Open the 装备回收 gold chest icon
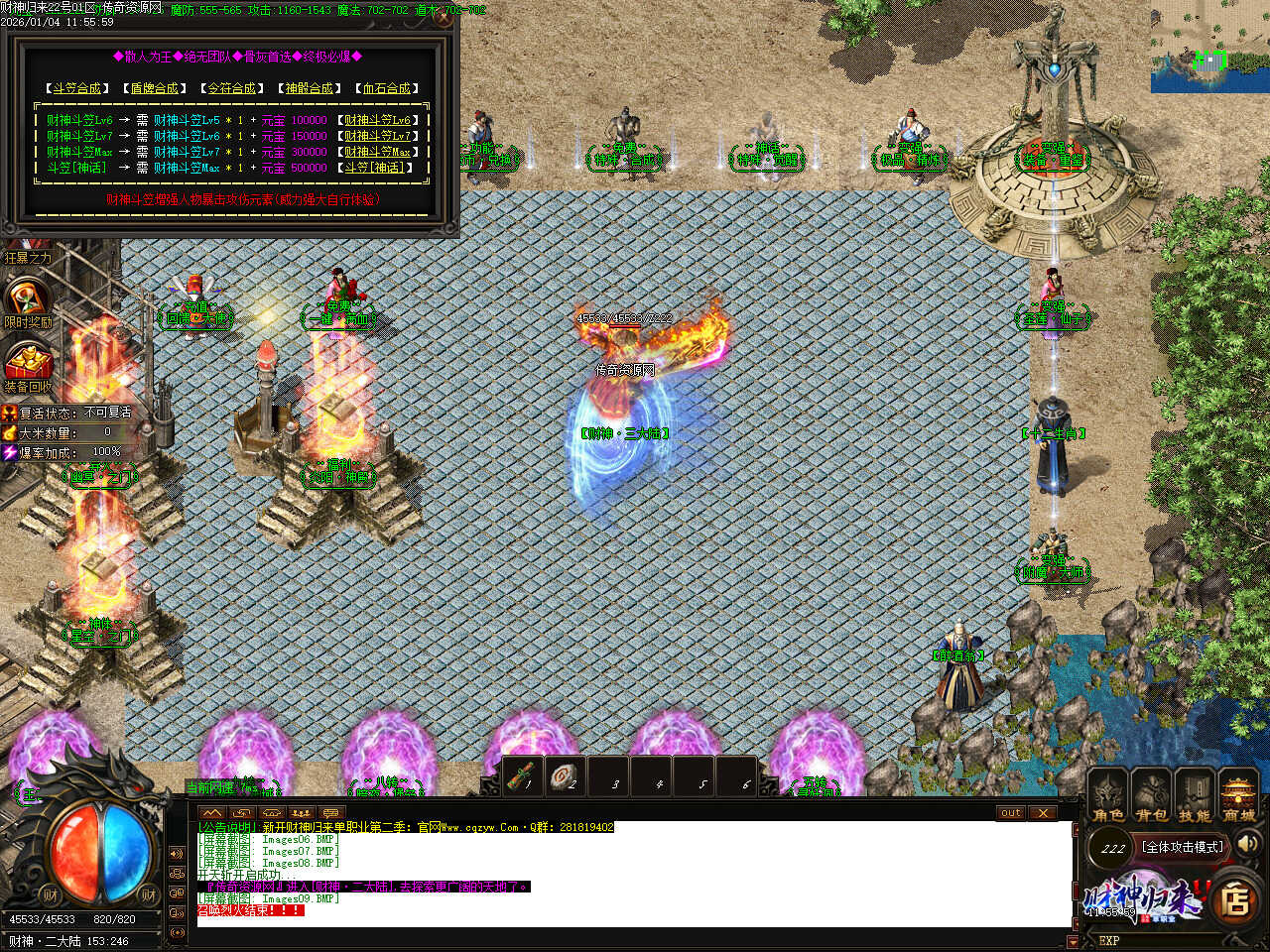Viewport: 1270px width, 952px height. click(x=27, y=363)
